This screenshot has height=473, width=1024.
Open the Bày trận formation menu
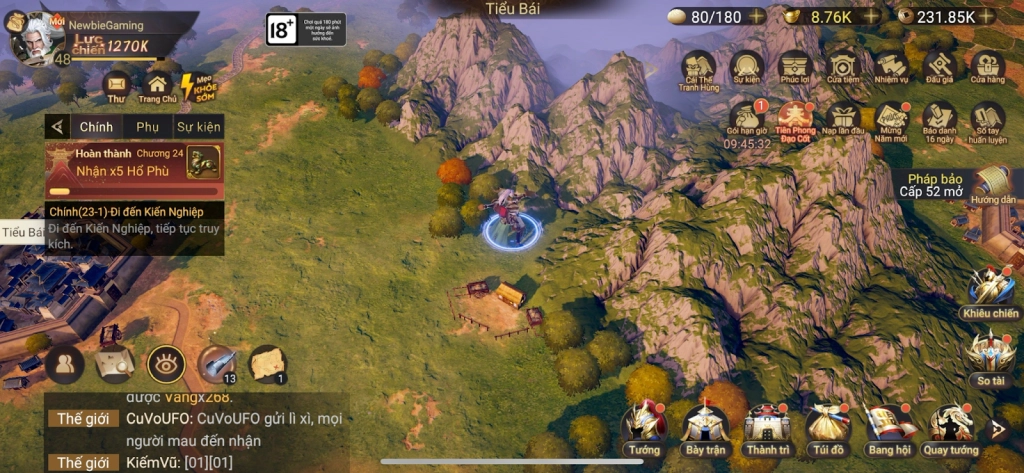[705, 426]
